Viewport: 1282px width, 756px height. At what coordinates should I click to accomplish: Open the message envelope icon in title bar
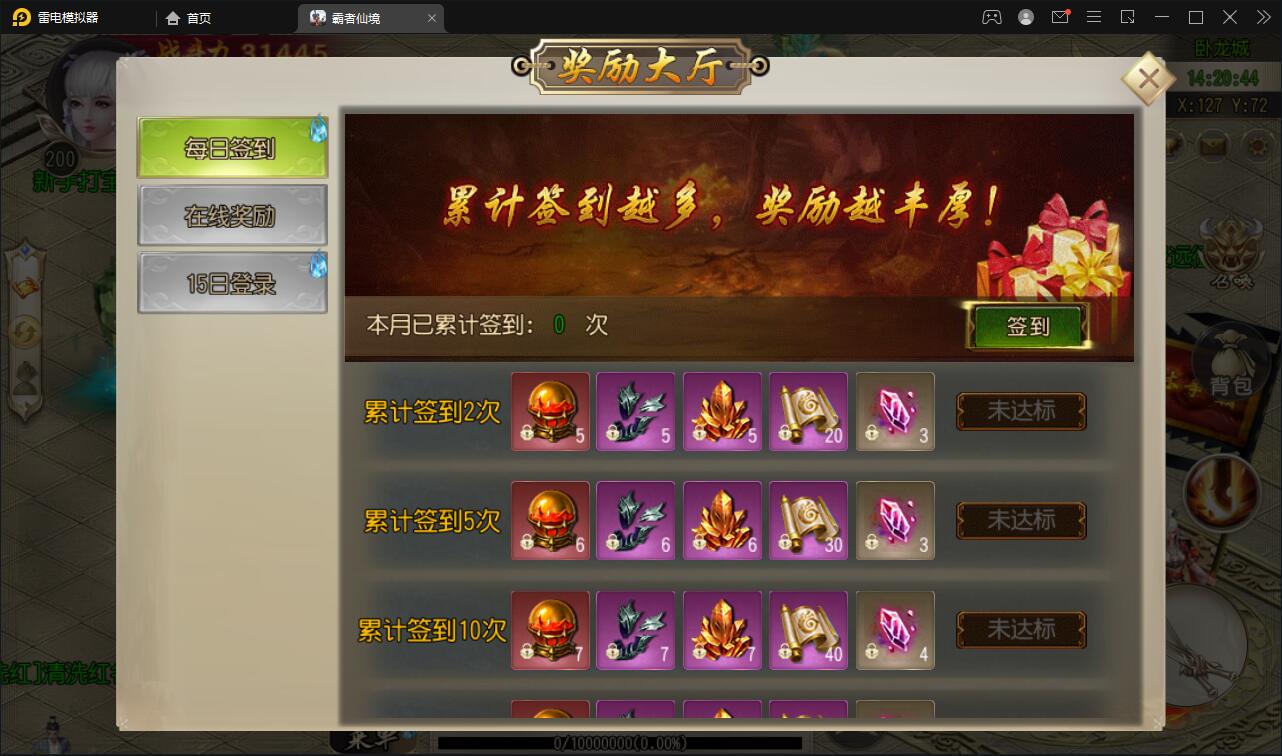point(1060,16)
